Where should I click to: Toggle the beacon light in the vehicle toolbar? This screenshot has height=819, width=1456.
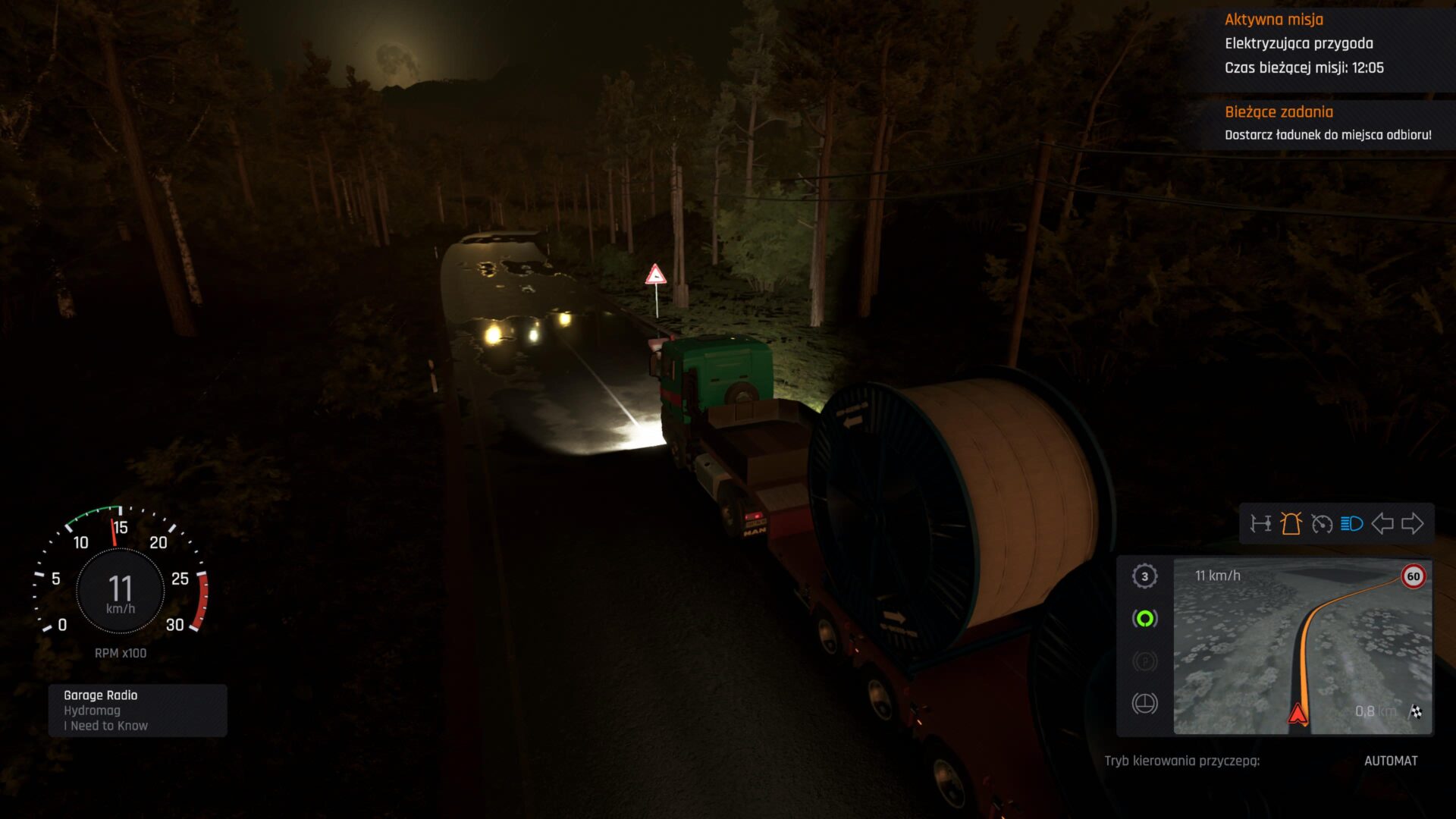1291,523
